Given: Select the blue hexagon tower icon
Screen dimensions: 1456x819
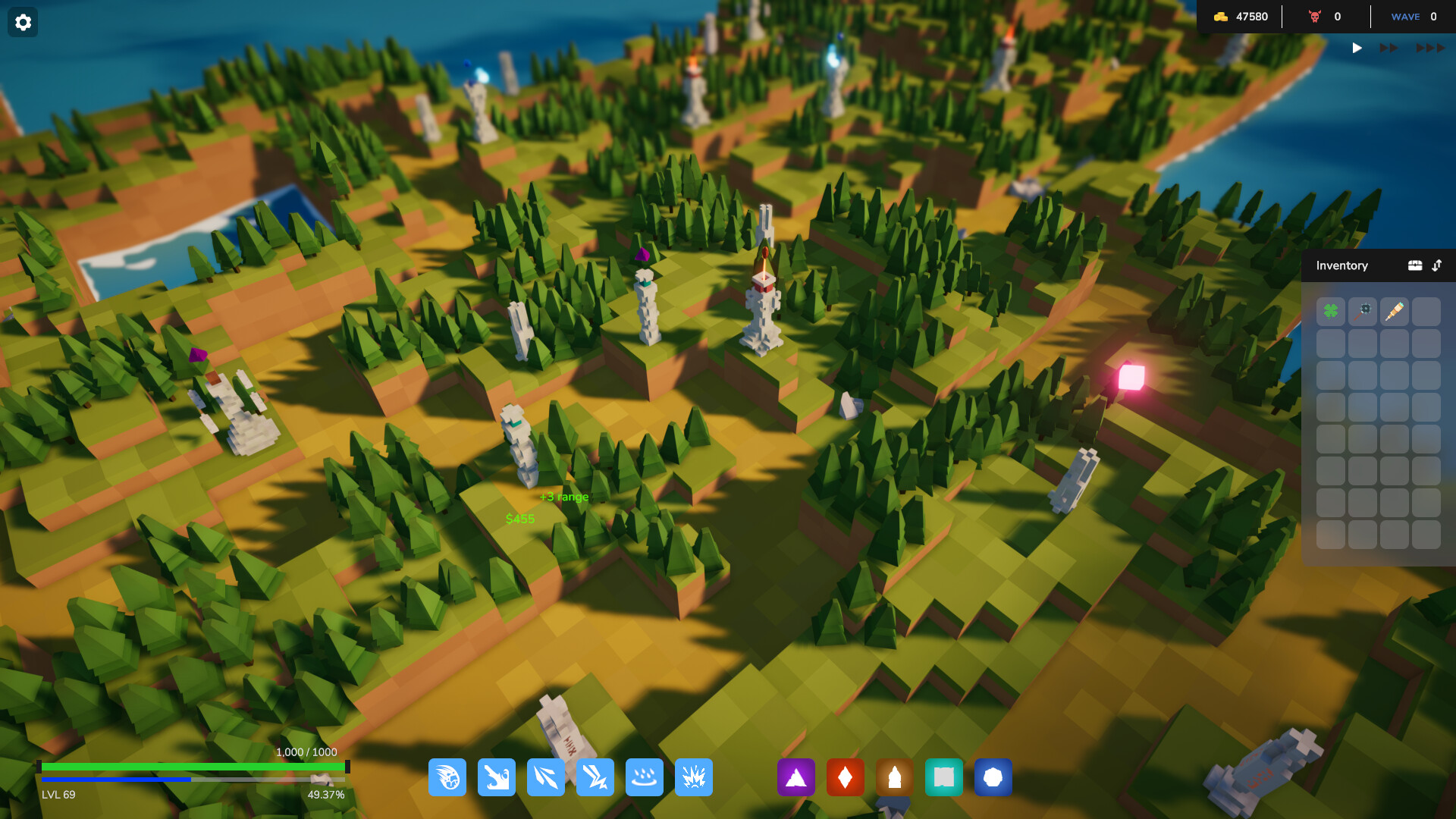Looking at the screenshot, I should click(x=993, y=777).
